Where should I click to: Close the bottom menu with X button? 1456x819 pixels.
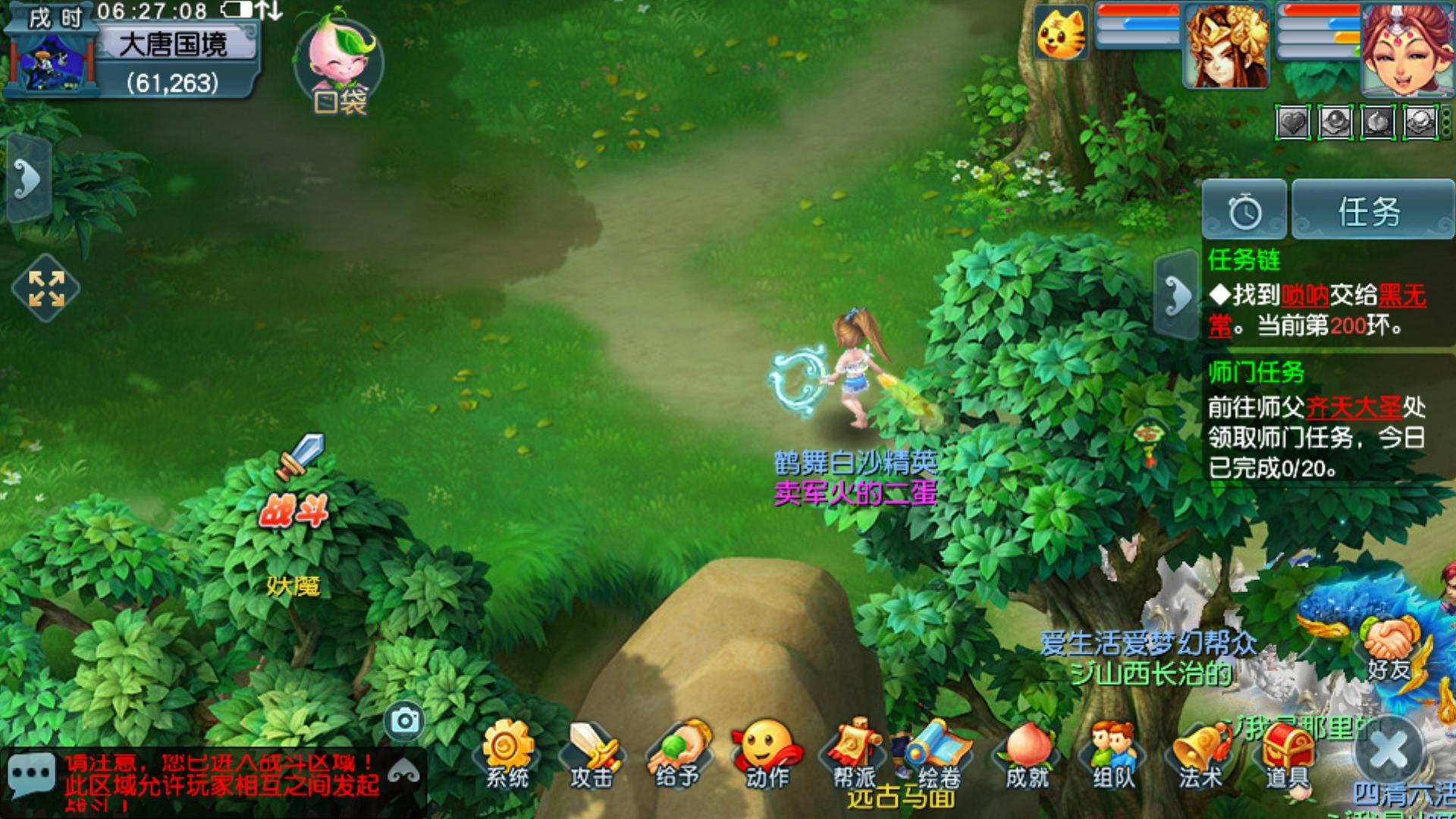(1390, 751)
